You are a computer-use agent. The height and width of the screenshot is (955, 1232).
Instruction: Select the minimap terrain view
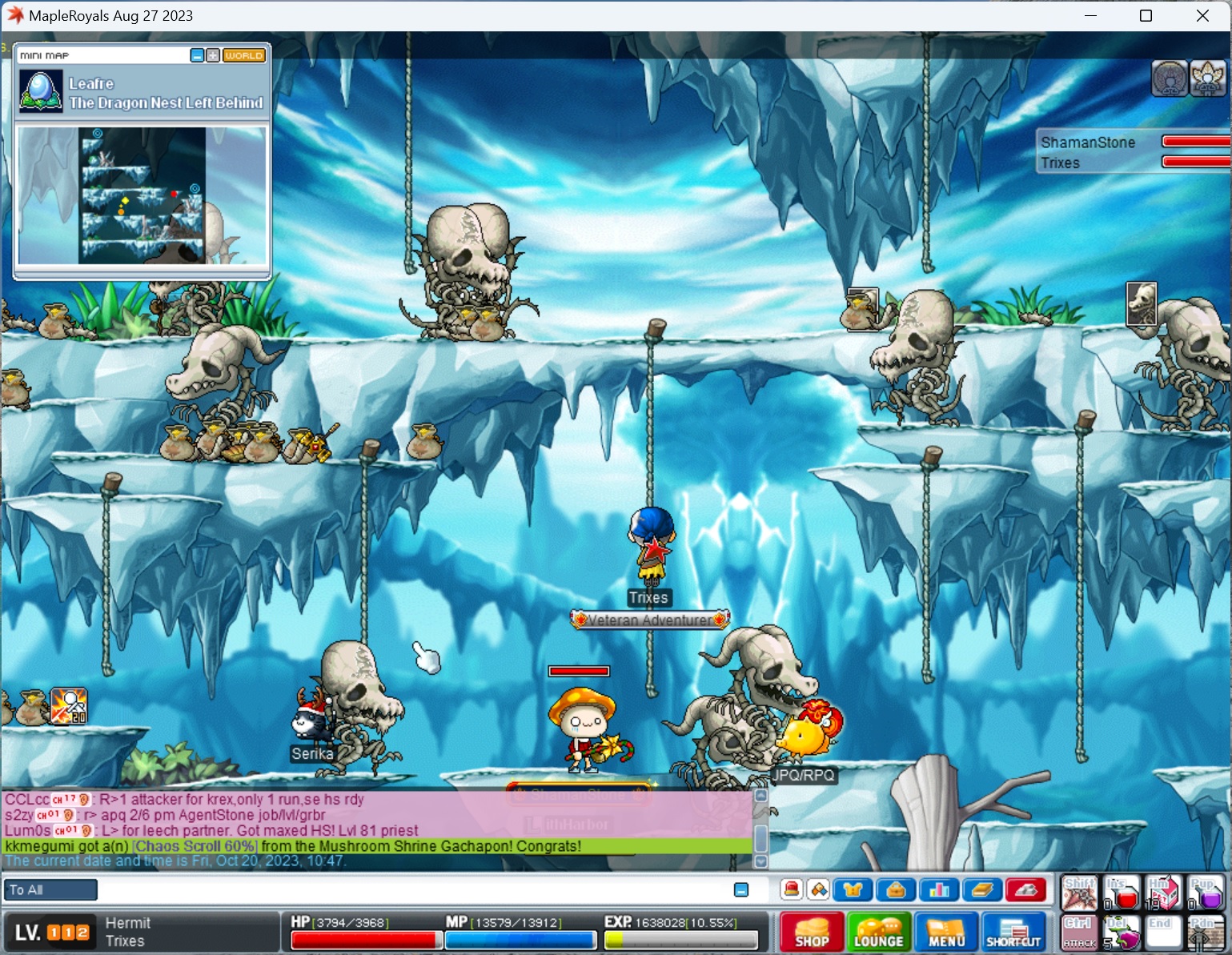click(x=142, y=195)
